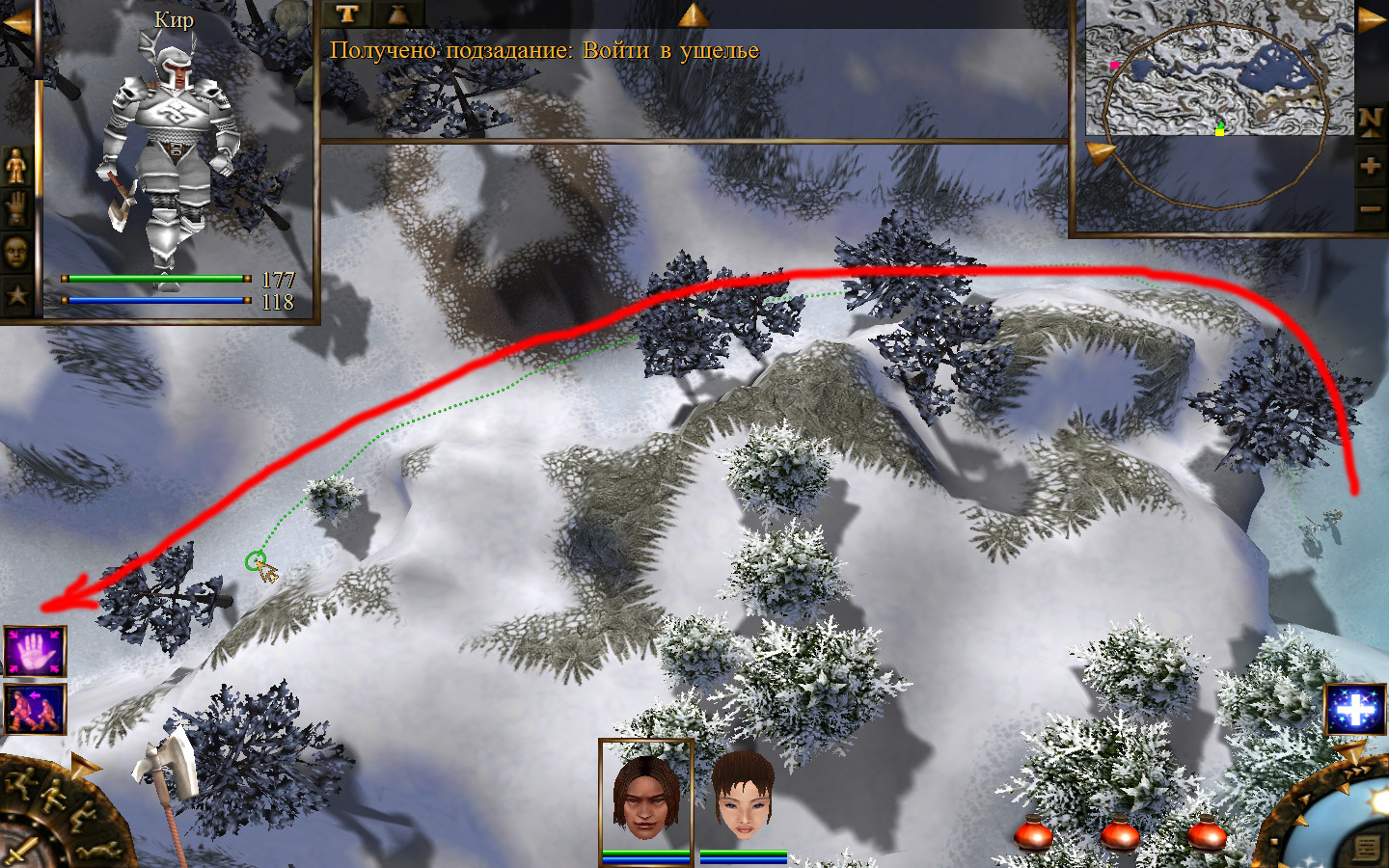Screen dimensions: 1389x868
Task: Switch to the sack tab in message bar
Action: [x=397, y=14]
